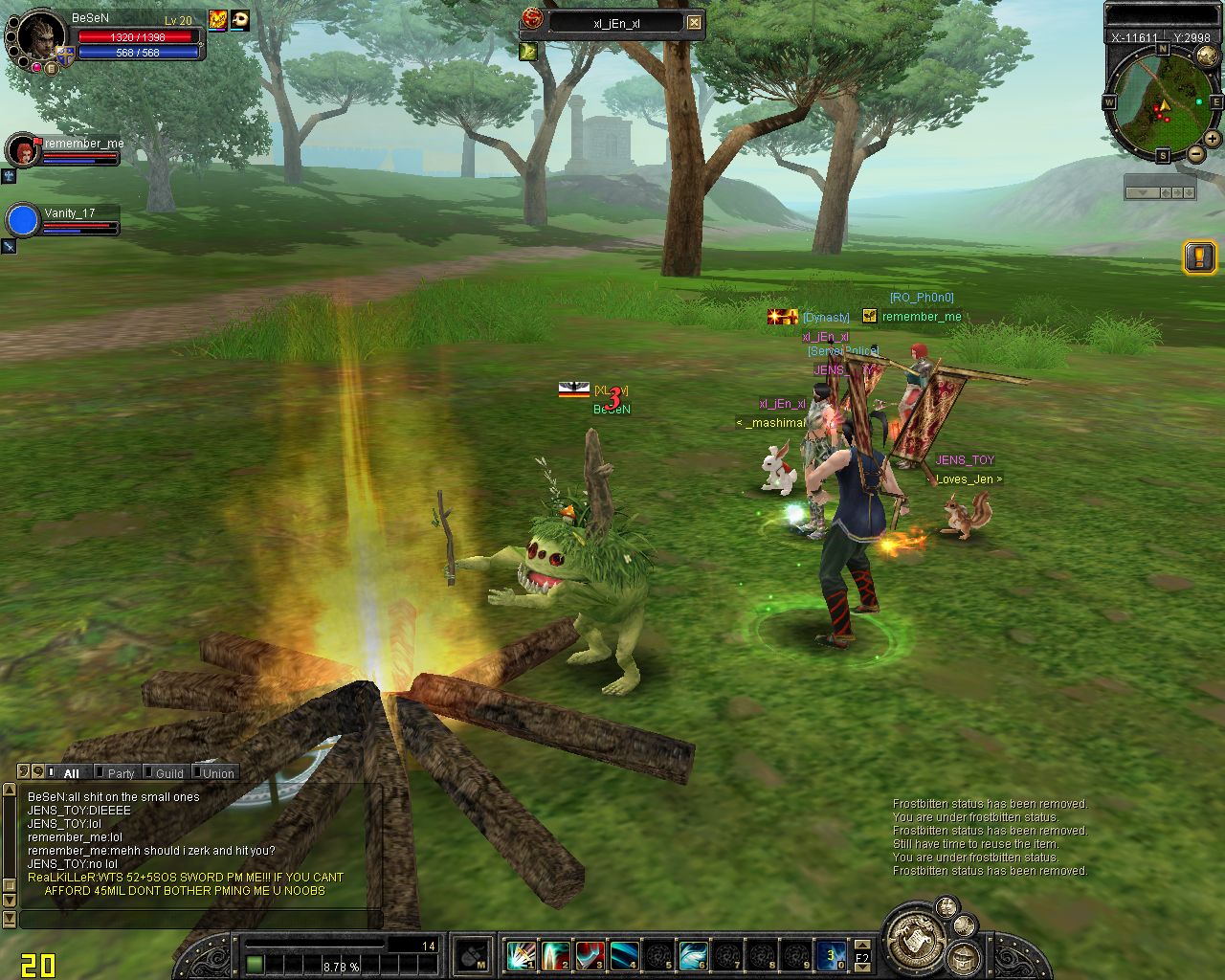Screen dimensions: 1225x980
Task: Select party member remember_me portrait
Action: pos(21,150)
